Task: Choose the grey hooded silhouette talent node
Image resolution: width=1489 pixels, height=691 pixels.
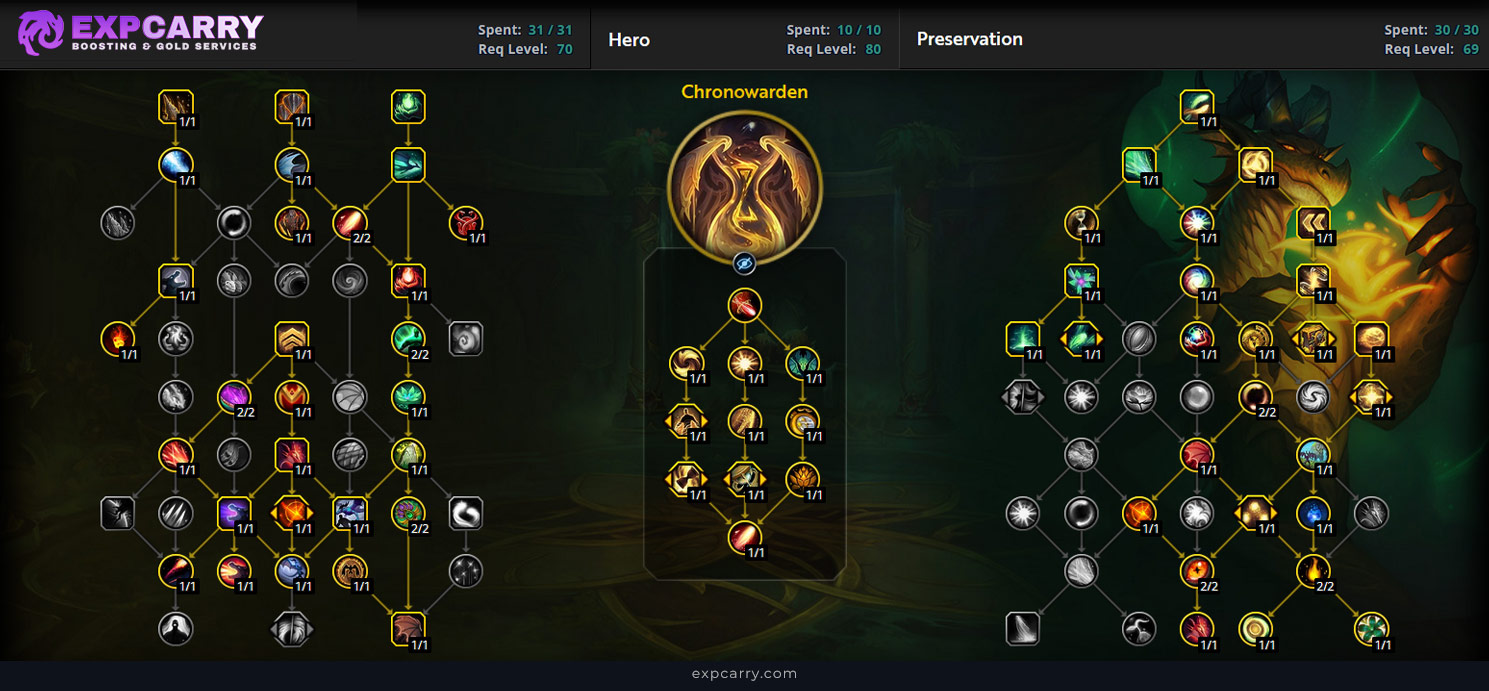Action: 176,629
